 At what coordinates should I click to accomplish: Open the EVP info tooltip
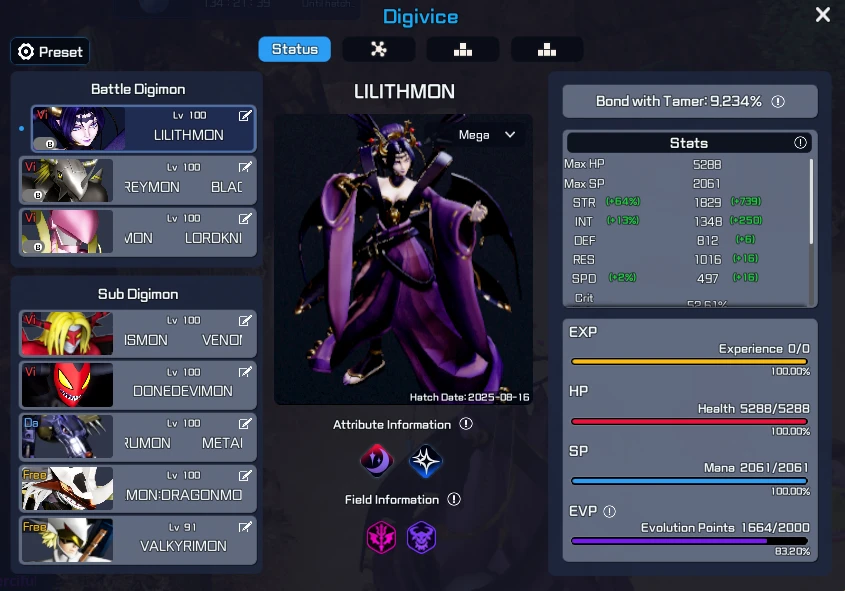point(610,512)
